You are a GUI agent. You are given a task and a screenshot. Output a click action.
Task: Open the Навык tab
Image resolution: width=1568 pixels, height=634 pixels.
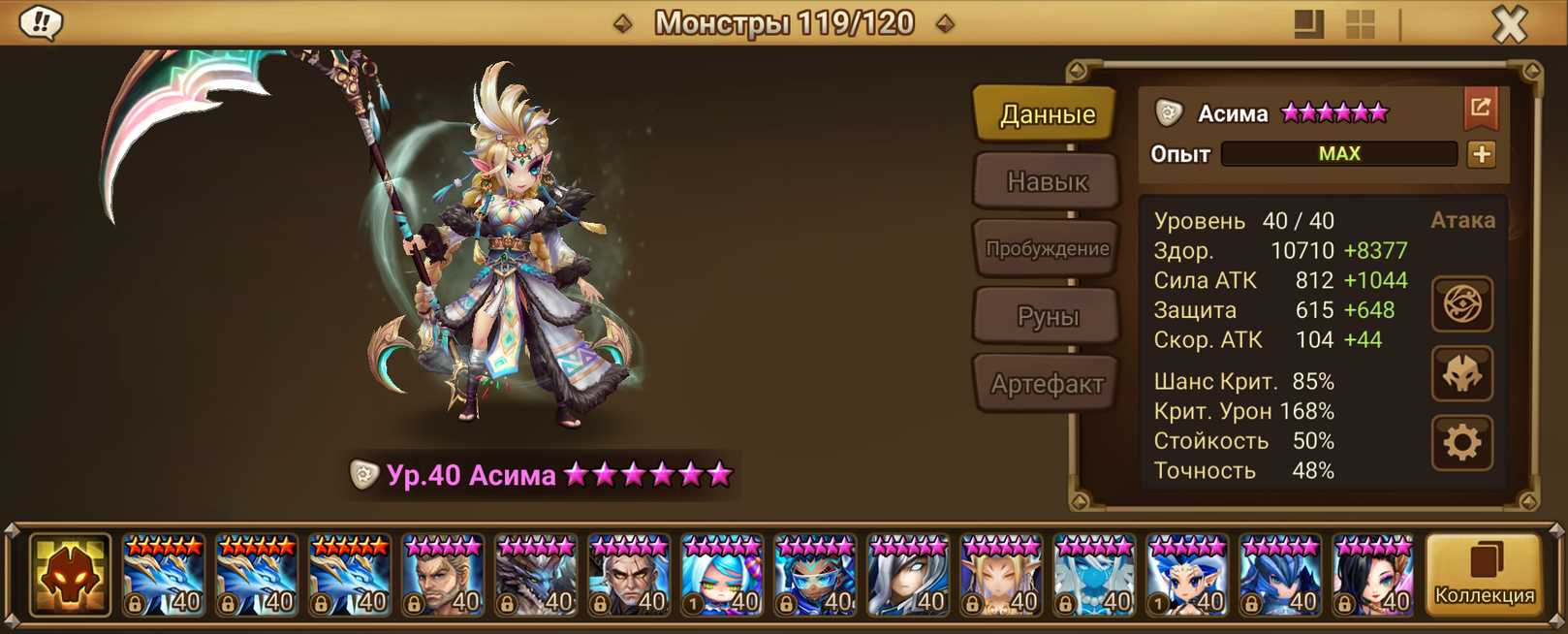coord(1047,181)
